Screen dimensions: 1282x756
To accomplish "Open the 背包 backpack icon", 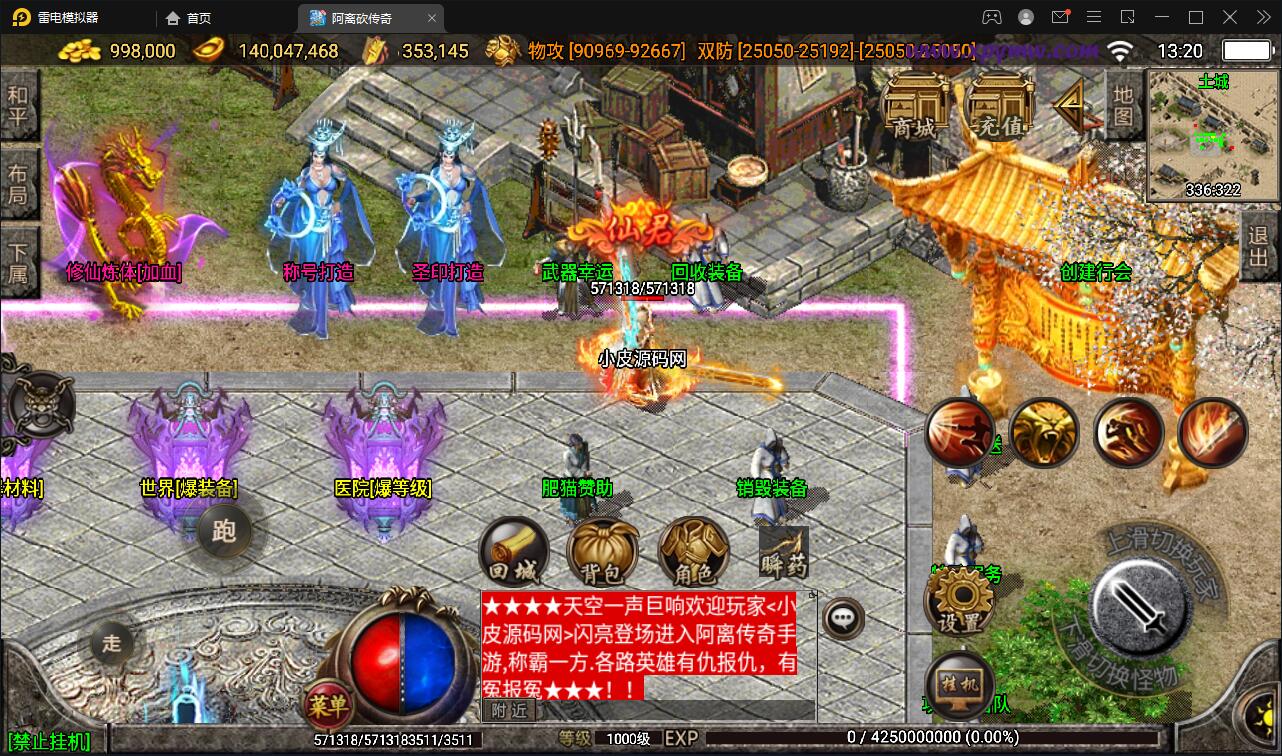I will tap(602, 548).
